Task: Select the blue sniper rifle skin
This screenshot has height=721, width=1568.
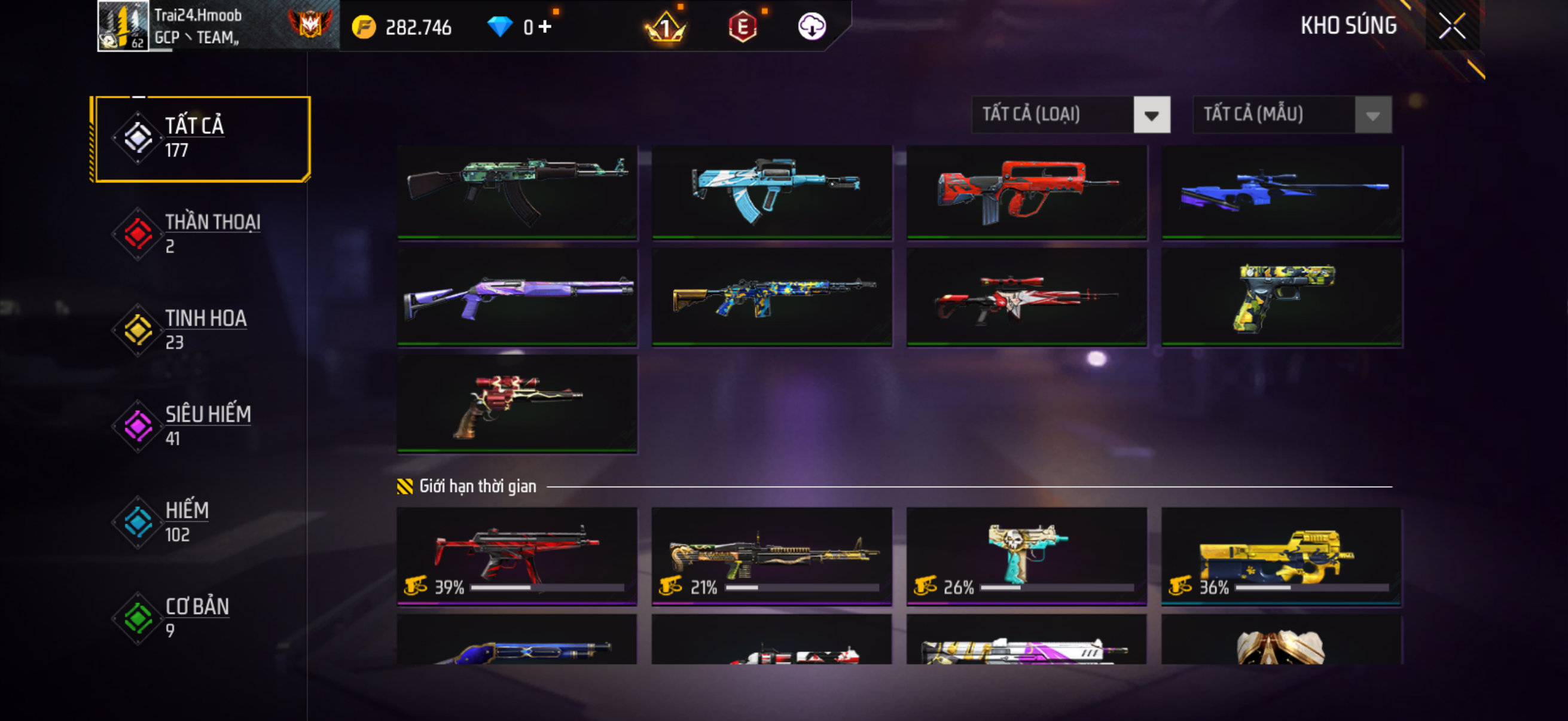Action: pos(1282,191)
